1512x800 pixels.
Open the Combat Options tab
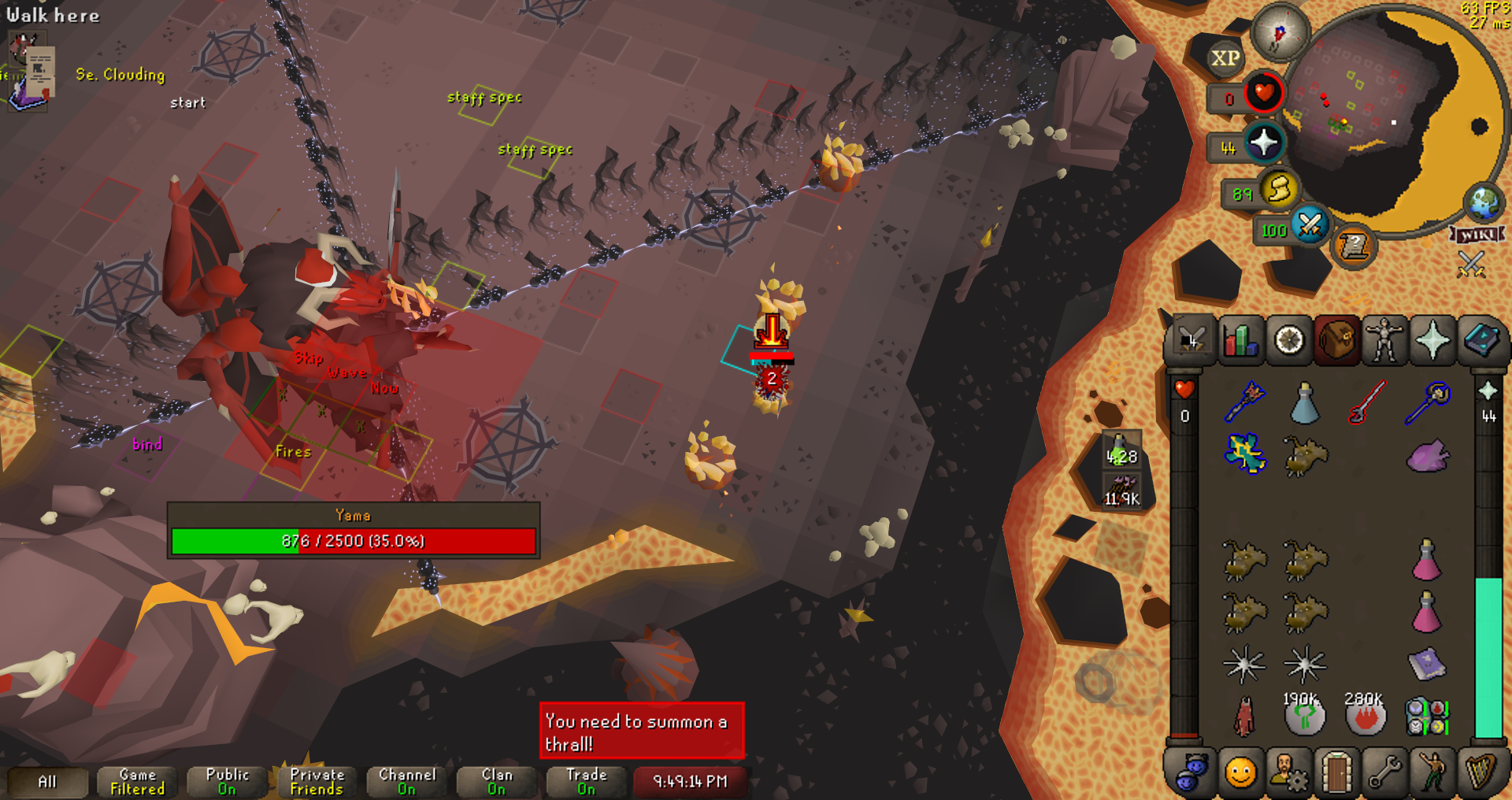(1191, 342)
